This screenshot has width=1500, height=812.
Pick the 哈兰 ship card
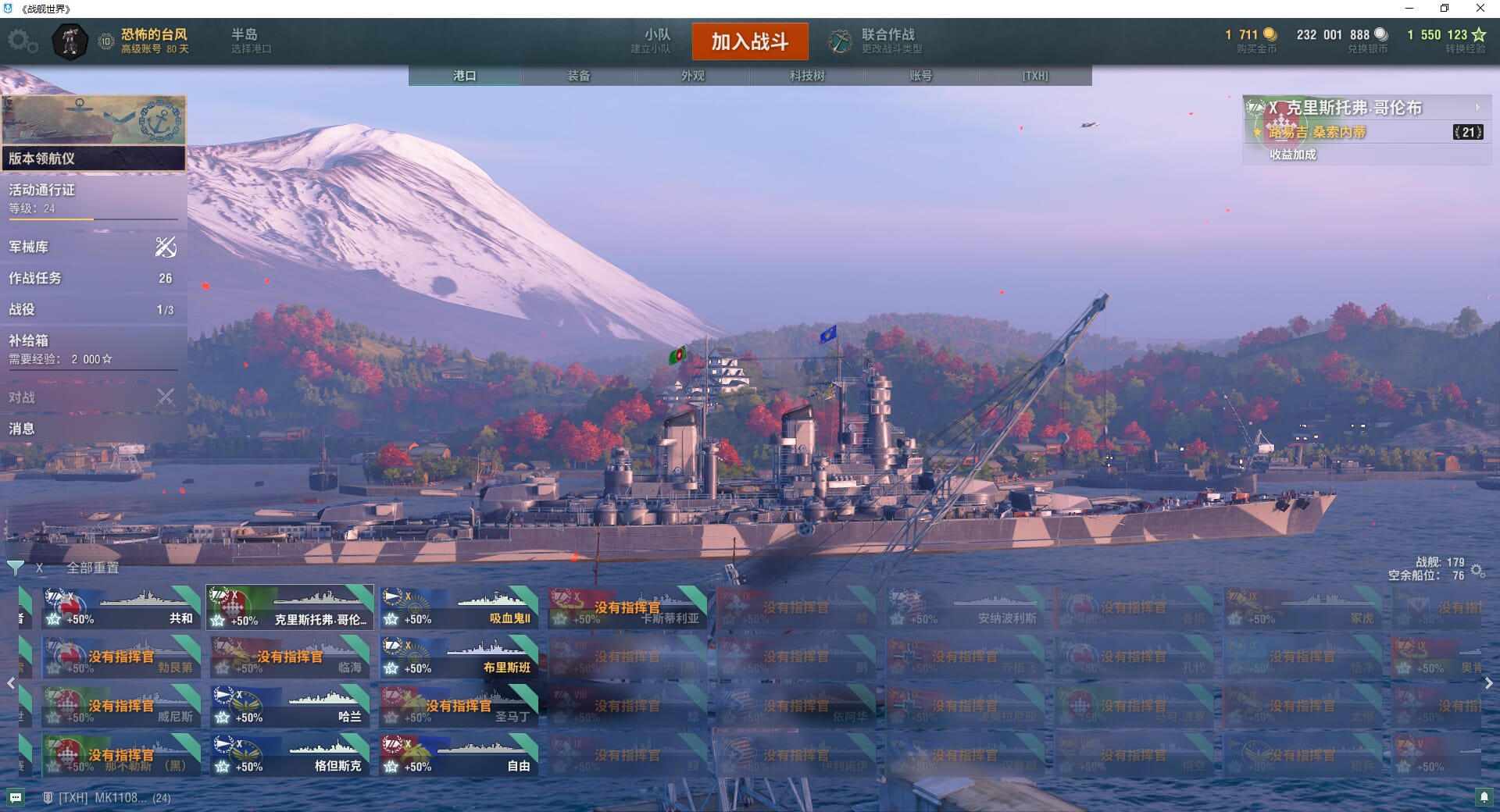[290, 707]
